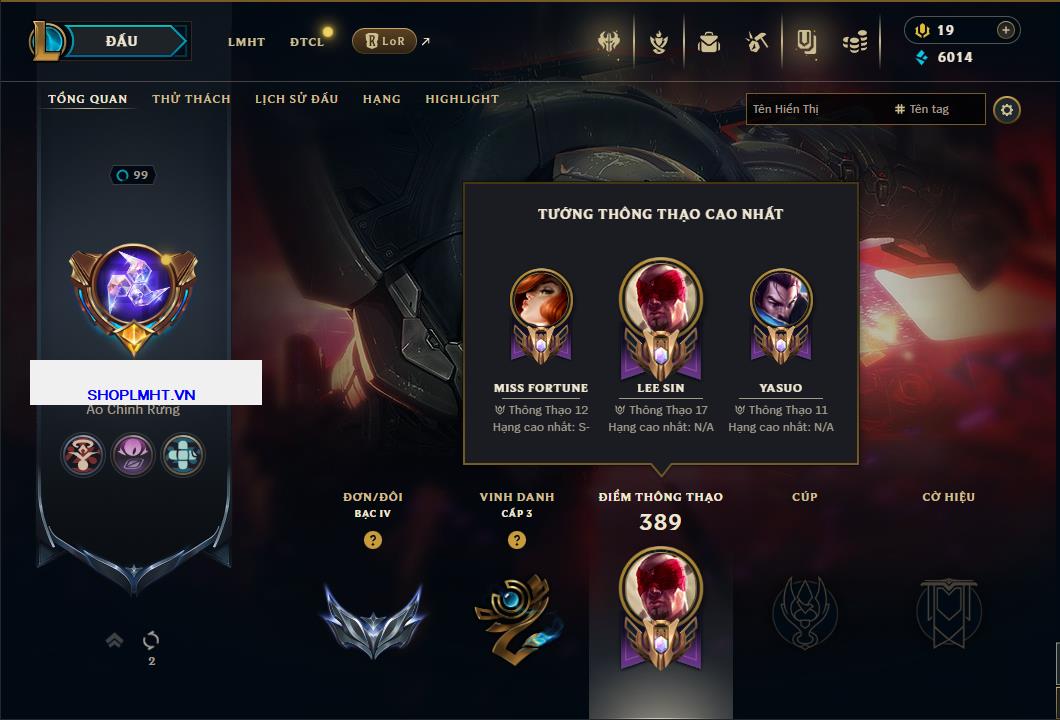Open the THỬ THÁCH tab
The width and height of the screenshot is (1060, 720).
point(191,99)
